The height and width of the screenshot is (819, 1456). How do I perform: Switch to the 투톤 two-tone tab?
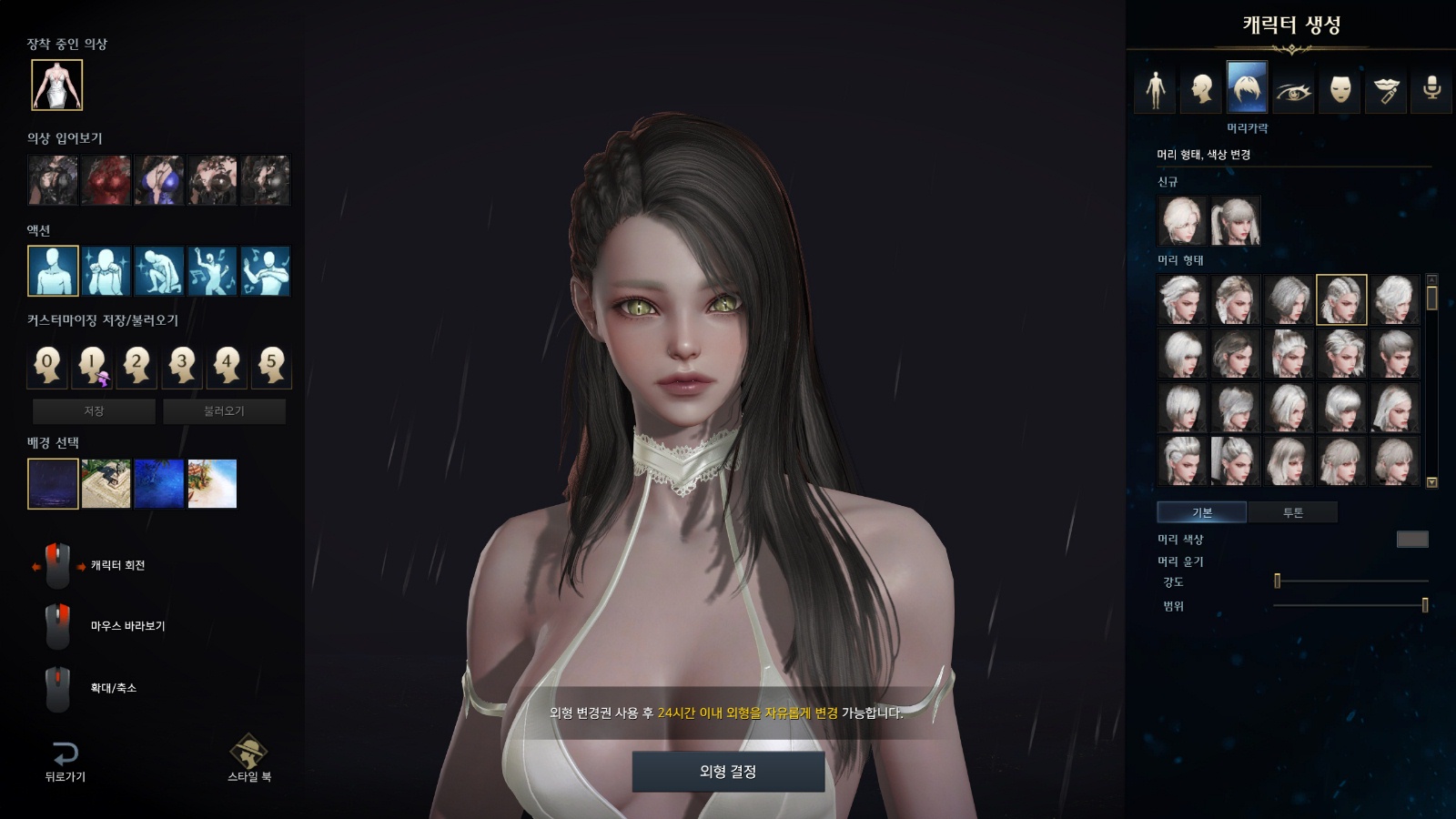pos(1292,512)
